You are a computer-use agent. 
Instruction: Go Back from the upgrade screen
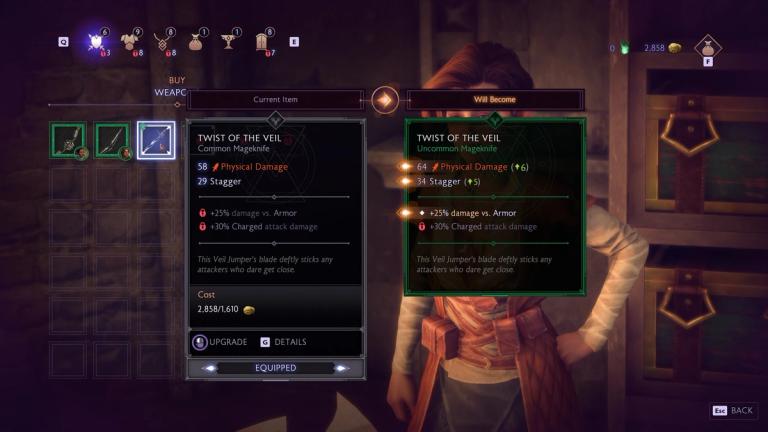733,411
